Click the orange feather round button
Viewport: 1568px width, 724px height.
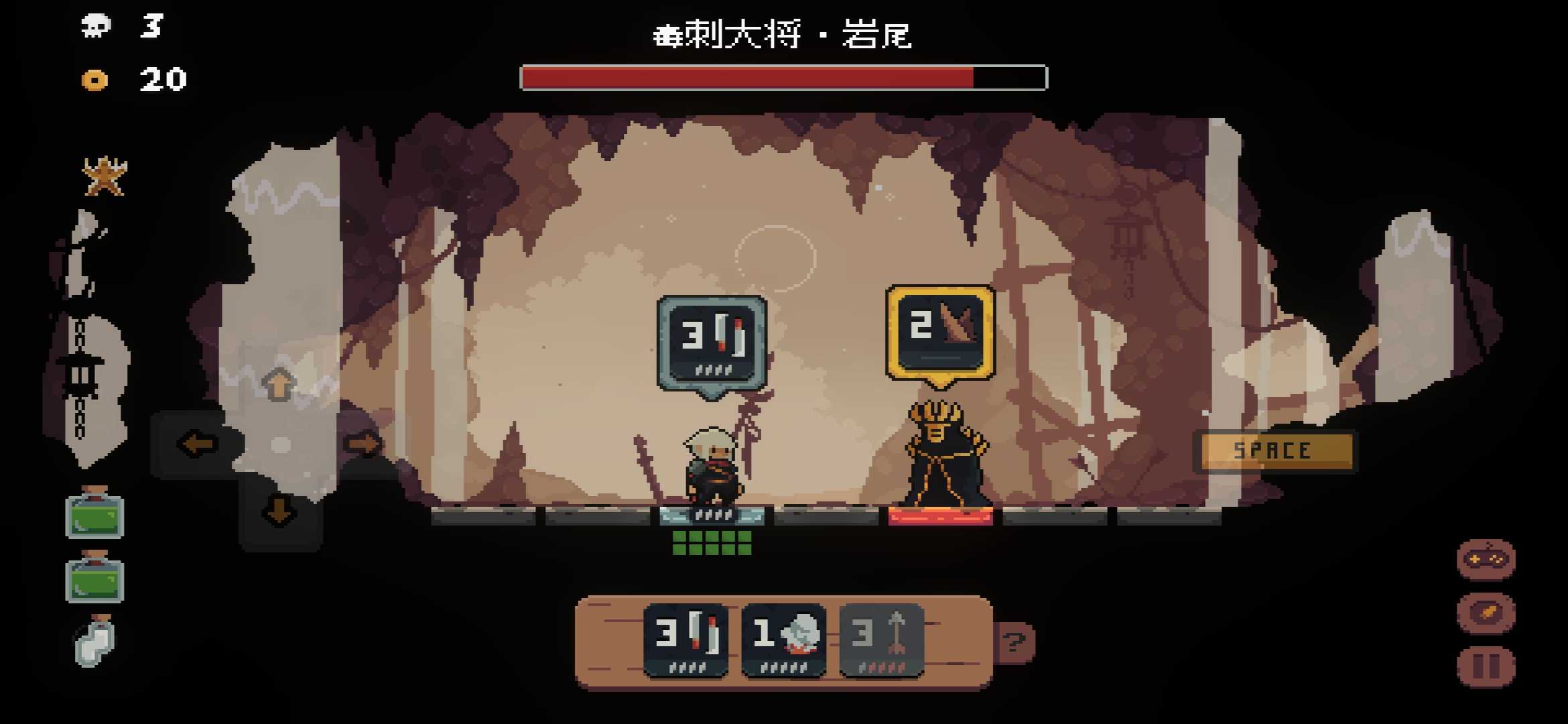click(1486, 613)
